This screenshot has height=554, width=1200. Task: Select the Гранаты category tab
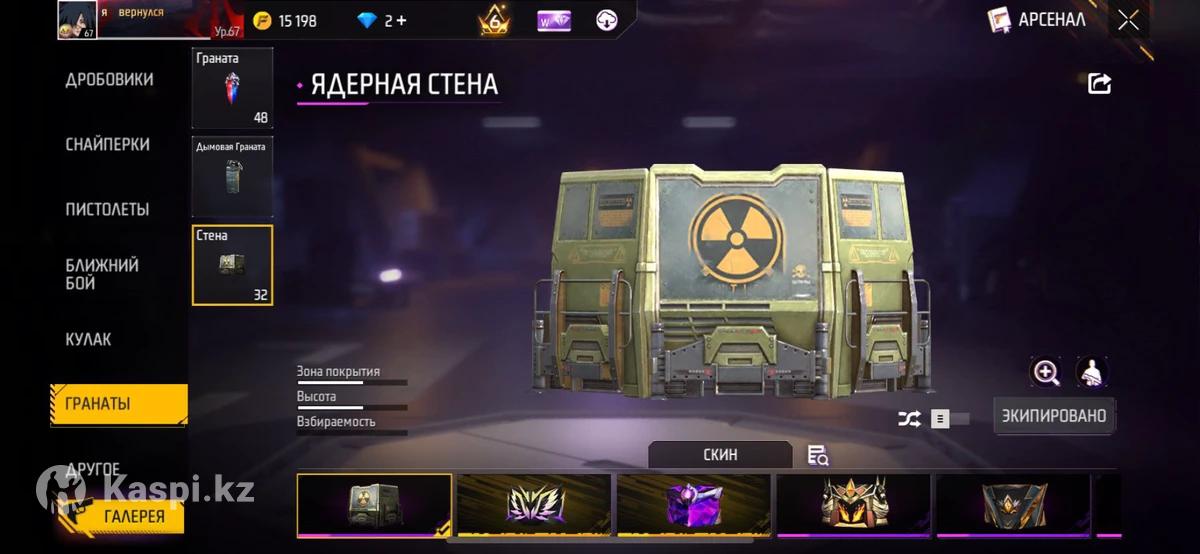click(x=118, y=405)
